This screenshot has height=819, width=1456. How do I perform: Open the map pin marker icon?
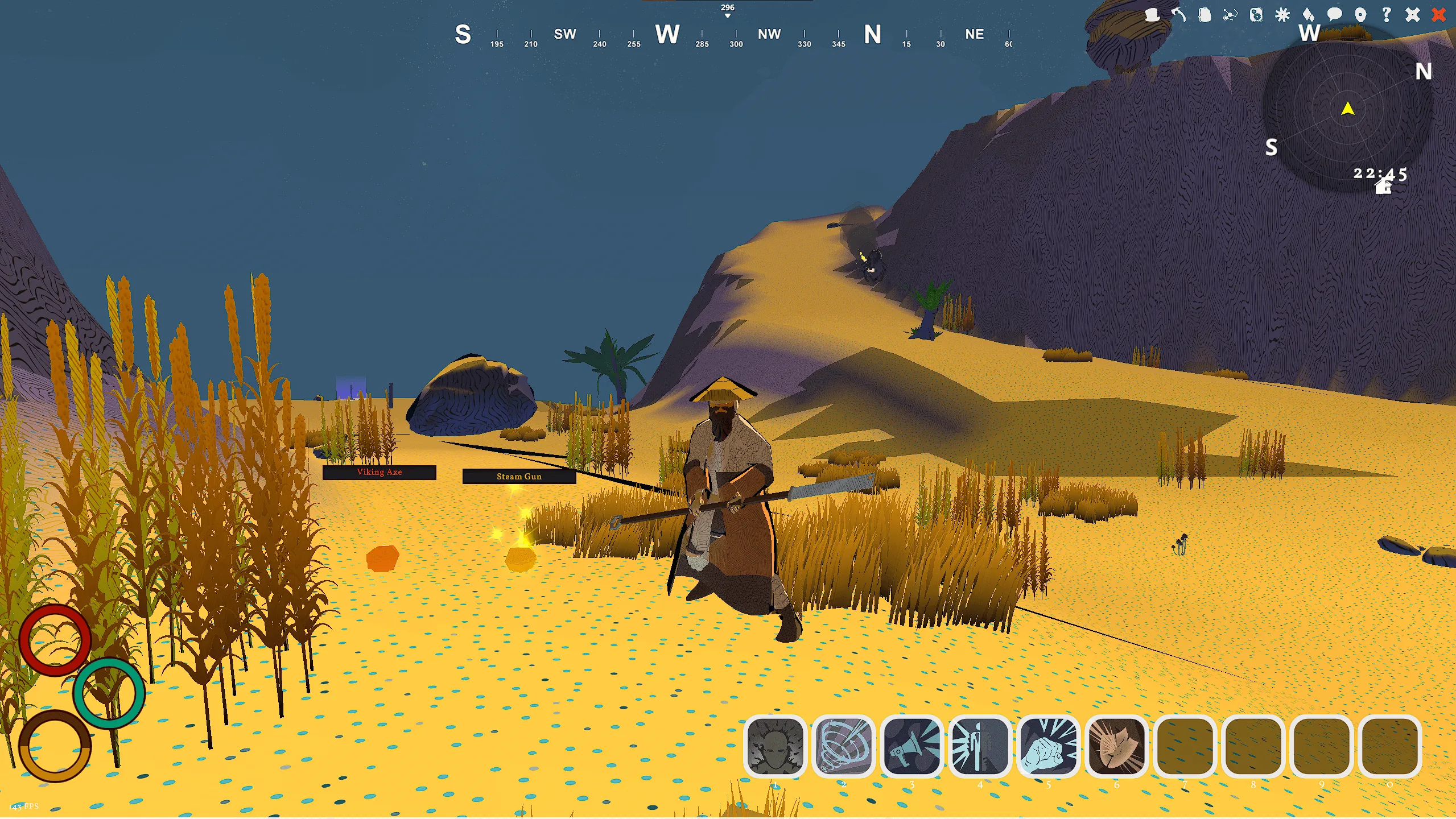pos(1360,15)
